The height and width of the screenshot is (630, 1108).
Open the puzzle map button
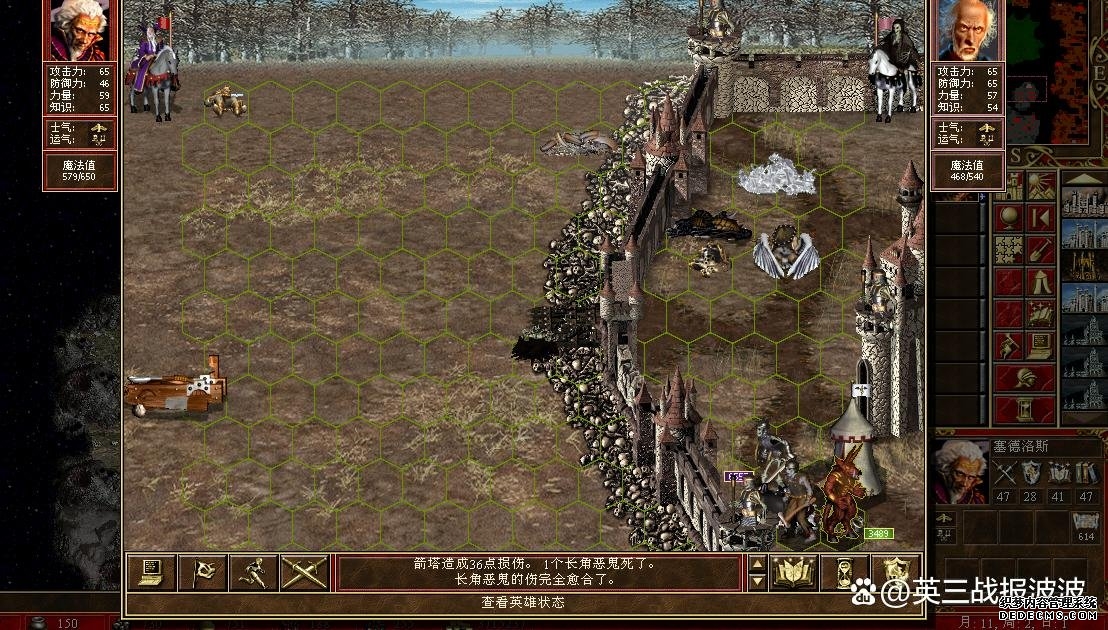point(1009,250)
